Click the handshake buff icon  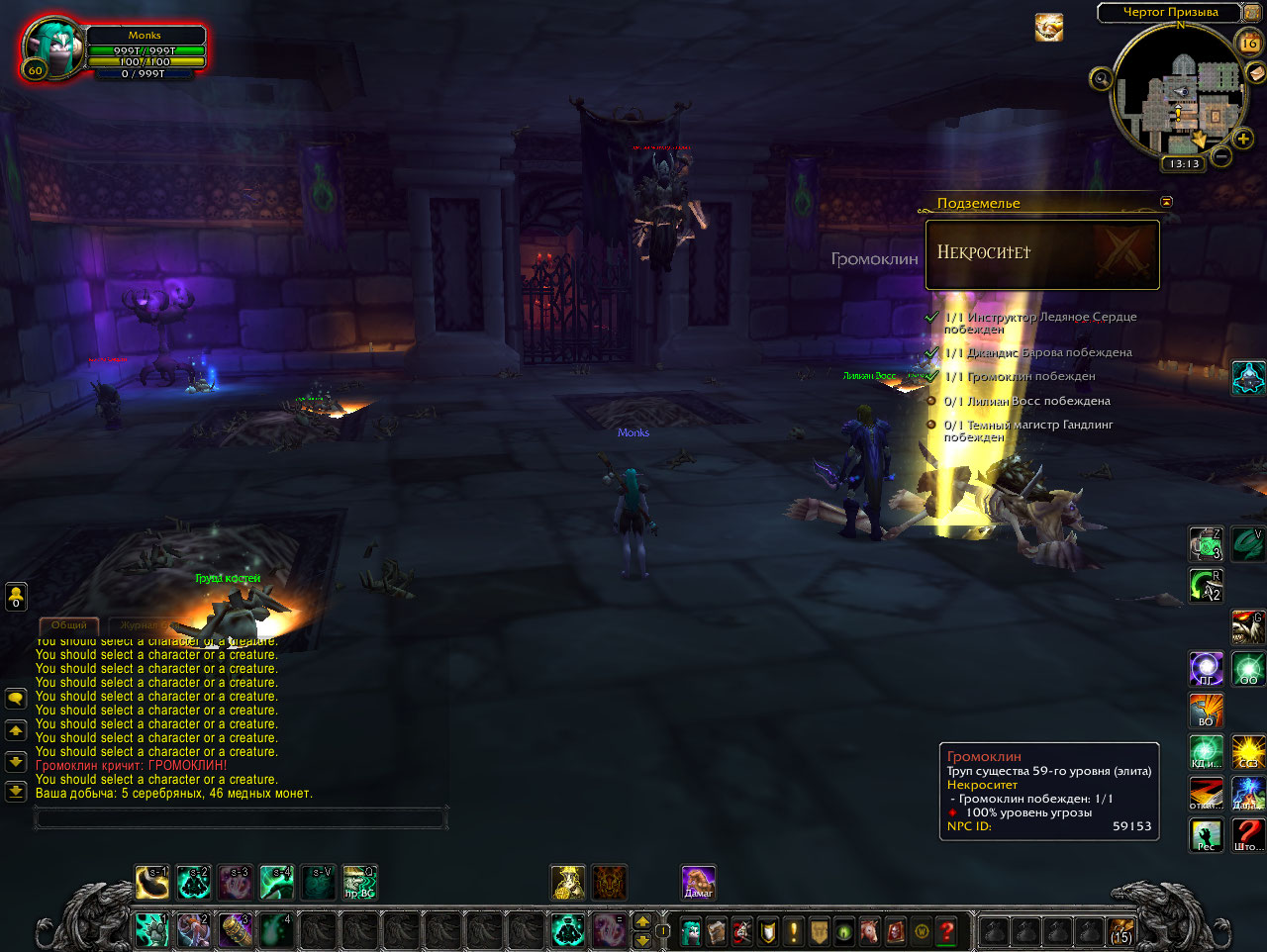point(1049,28)
